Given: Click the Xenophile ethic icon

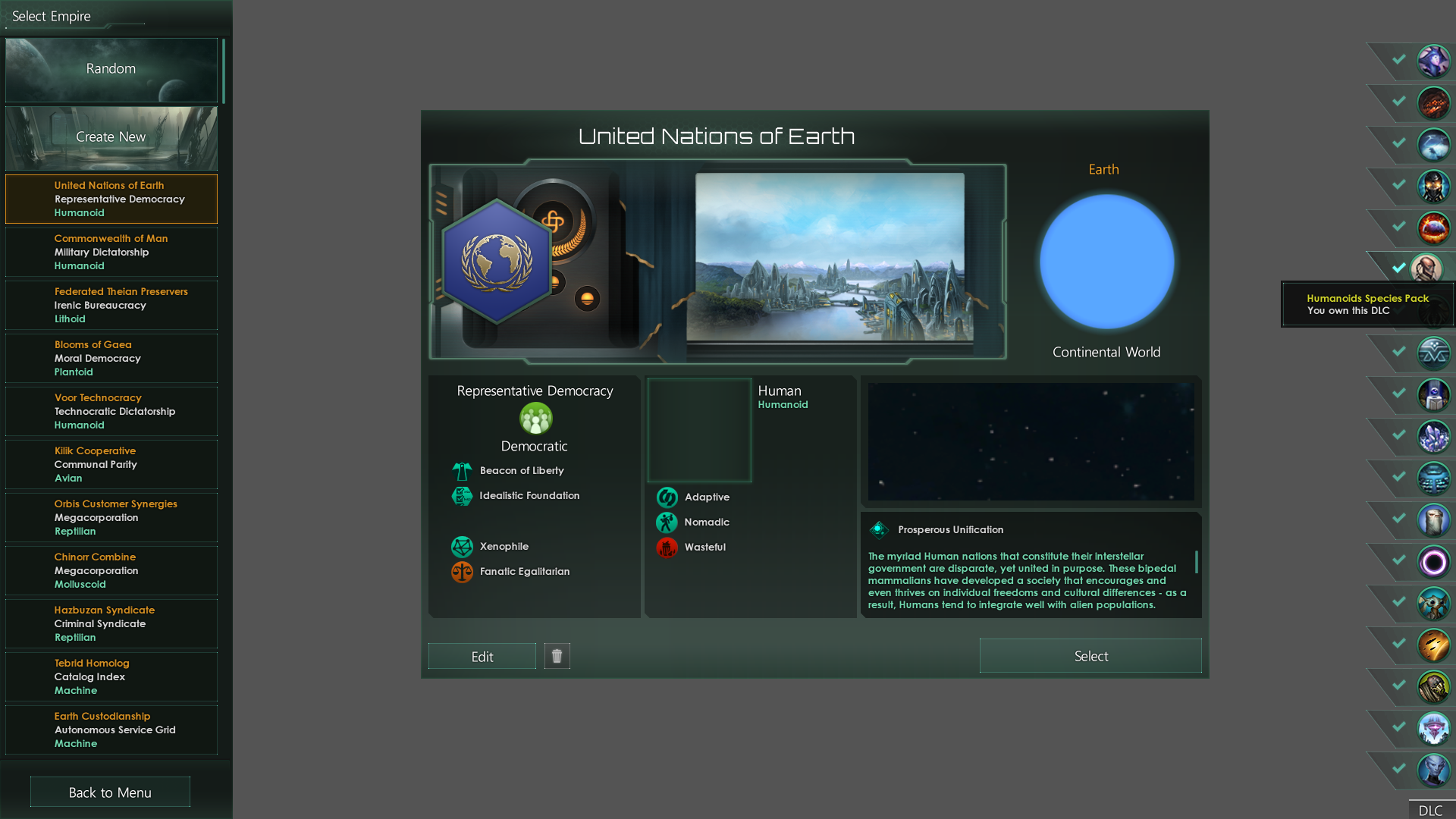Looking at the screenshot, I should click(x=463, y=546).
